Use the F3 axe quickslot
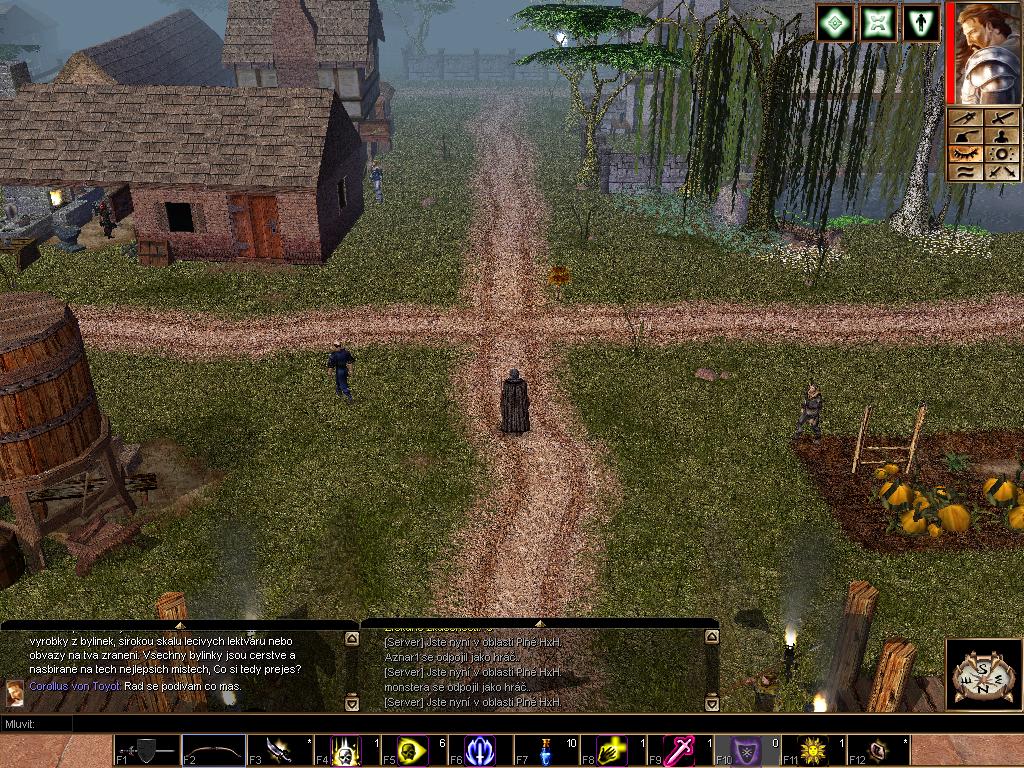This screenshot has height=768, width=1024. click(280, 750)
